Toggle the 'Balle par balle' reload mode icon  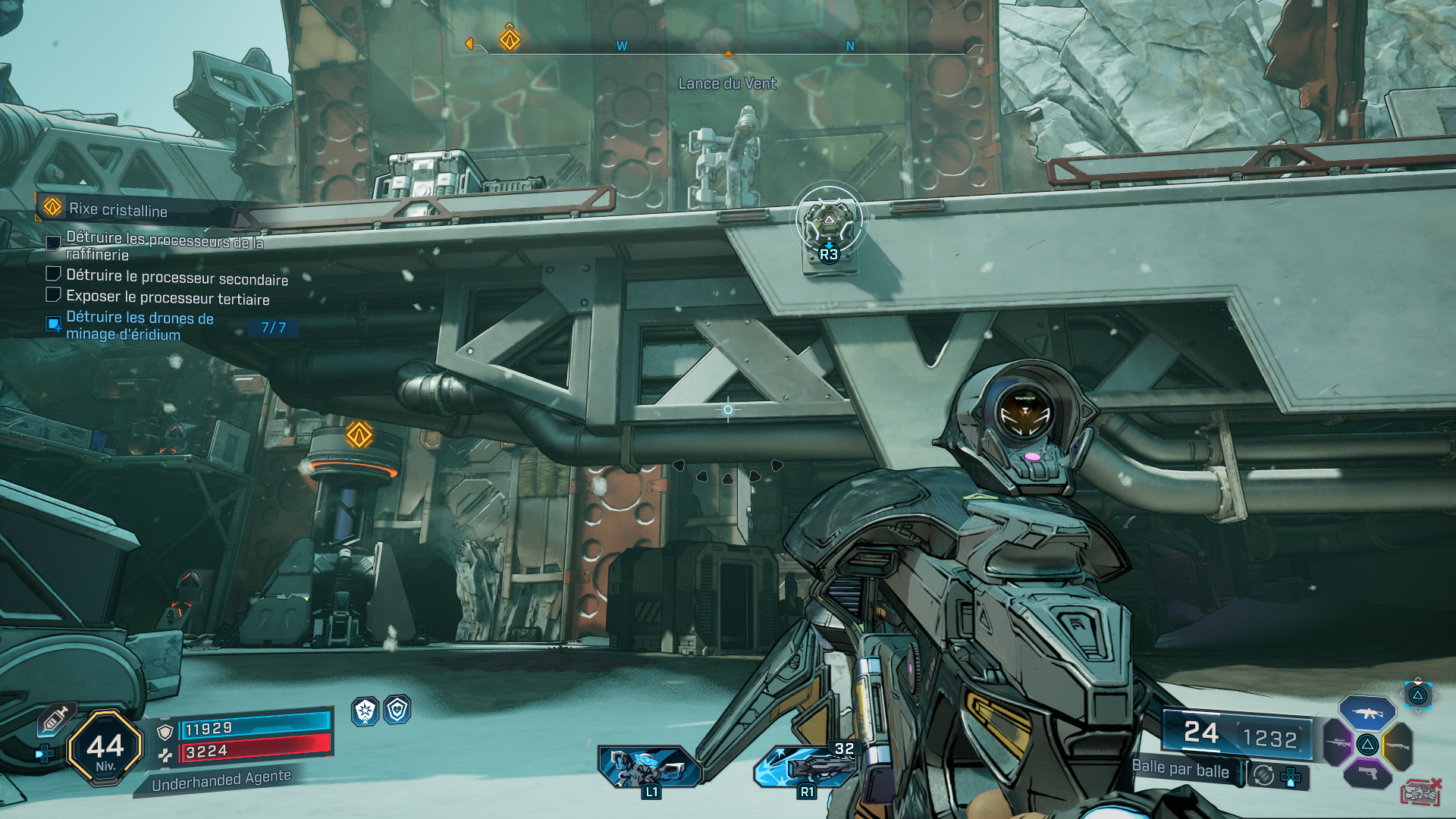click(x=1263, y=775)
